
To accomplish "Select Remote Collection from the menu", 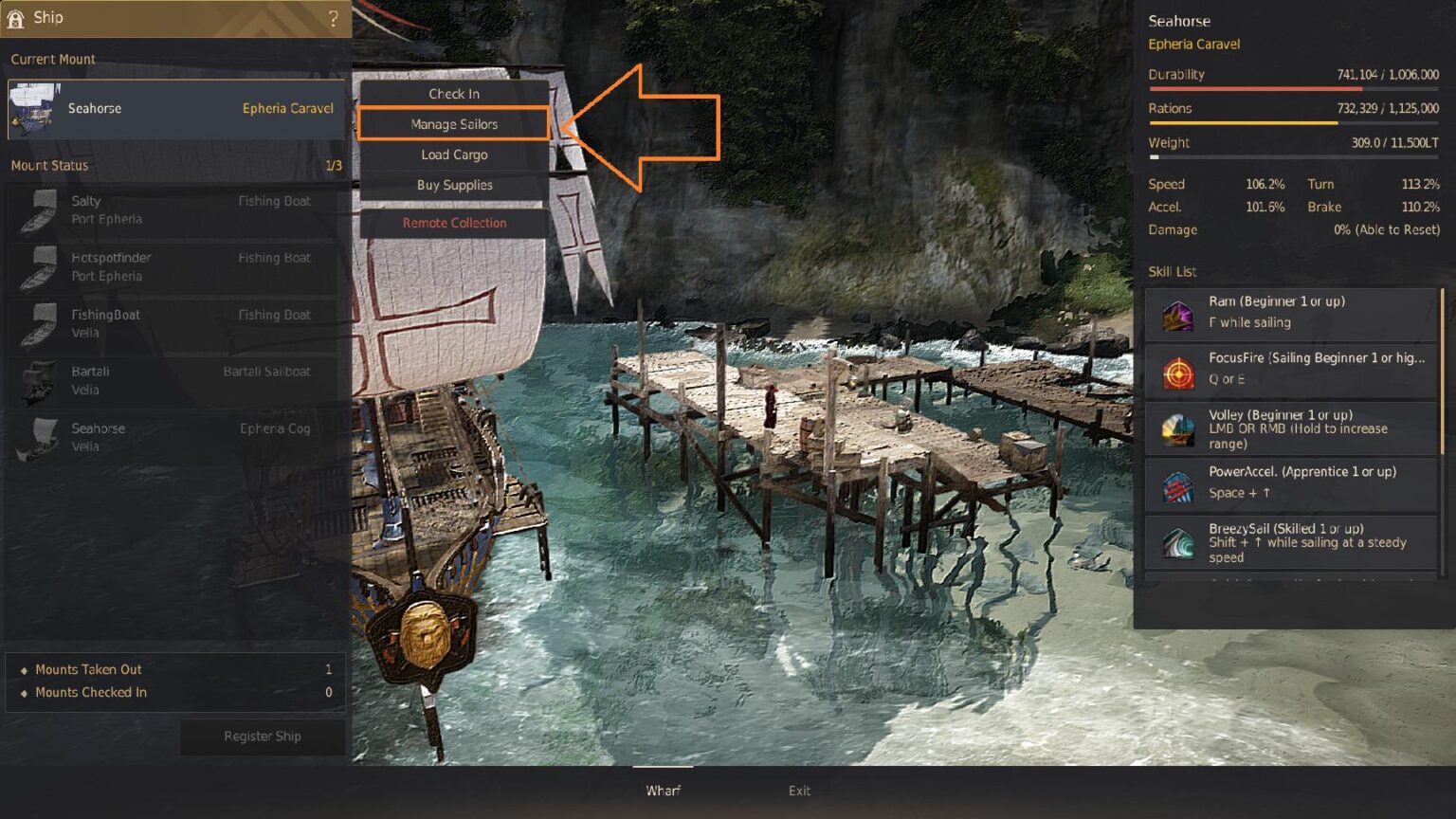I will (453, 223).
